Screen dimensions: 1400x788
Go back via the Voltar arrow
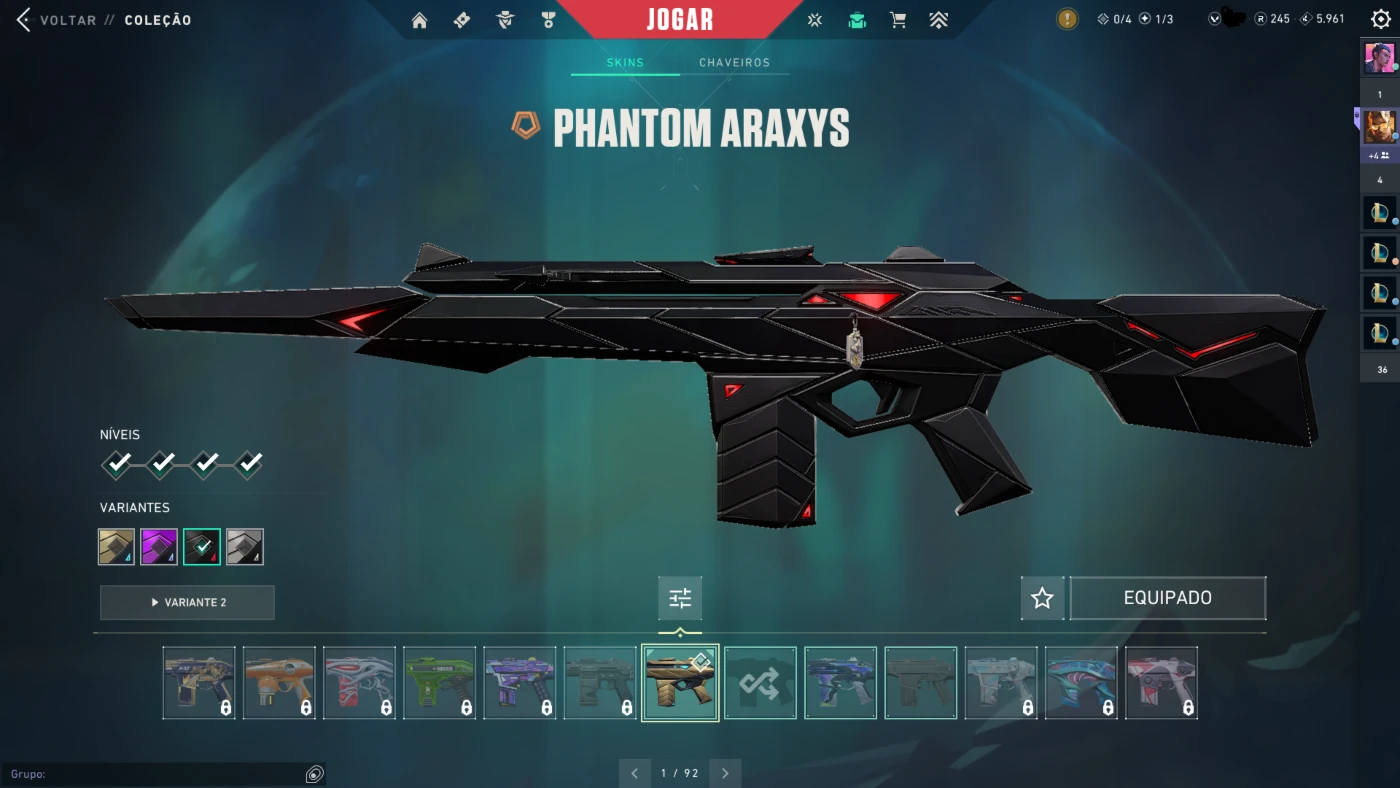click(24, 20)
